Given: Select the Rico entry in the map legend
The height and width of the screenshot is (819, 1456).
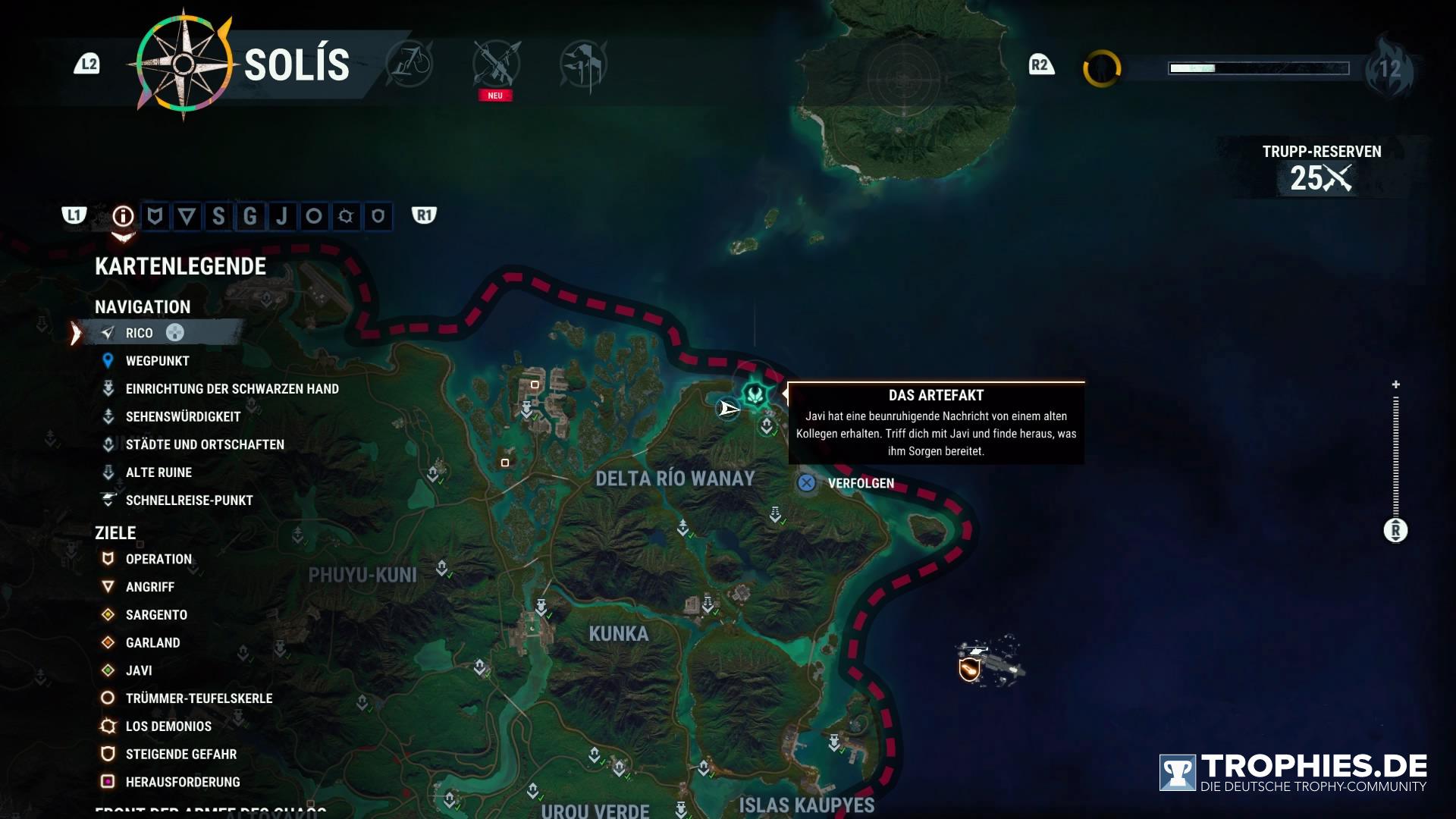Looking at the screenshot, I should [x=140, y=333].
